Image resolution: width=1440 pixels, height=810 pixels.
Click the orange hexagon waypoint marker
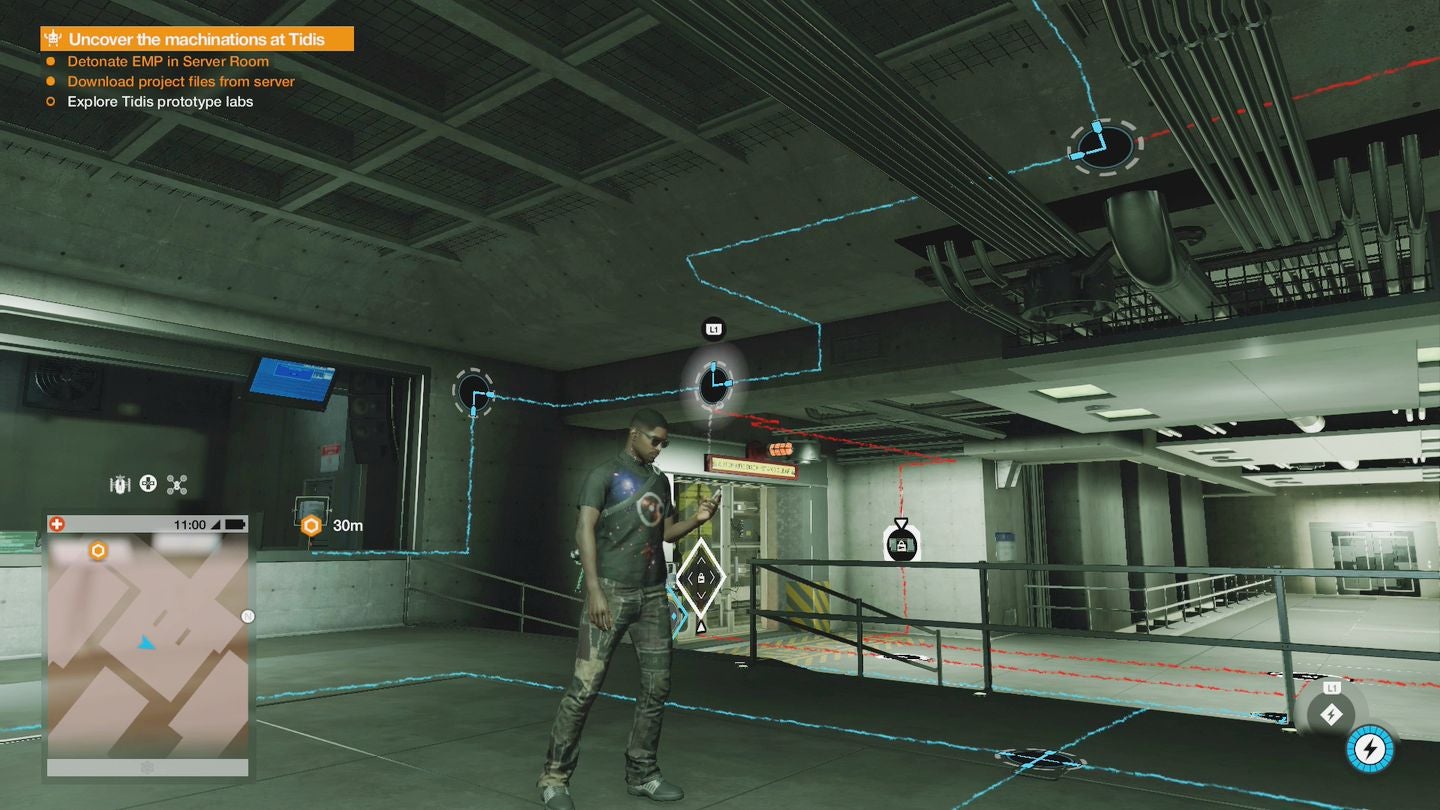(x=310, y=524)
